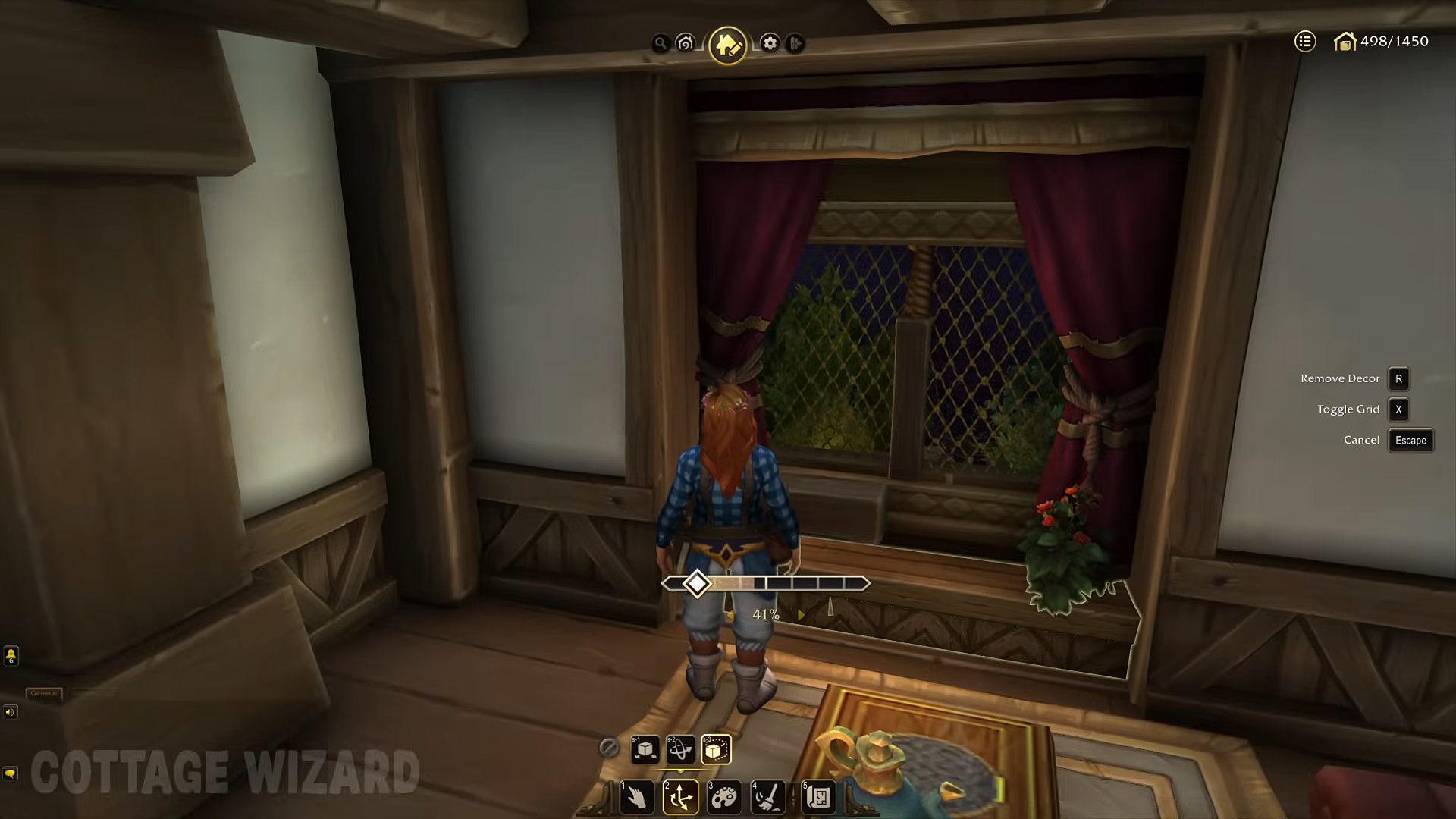Click the spiral house icon
This screenshot has height=819, width=1456.
686,43
